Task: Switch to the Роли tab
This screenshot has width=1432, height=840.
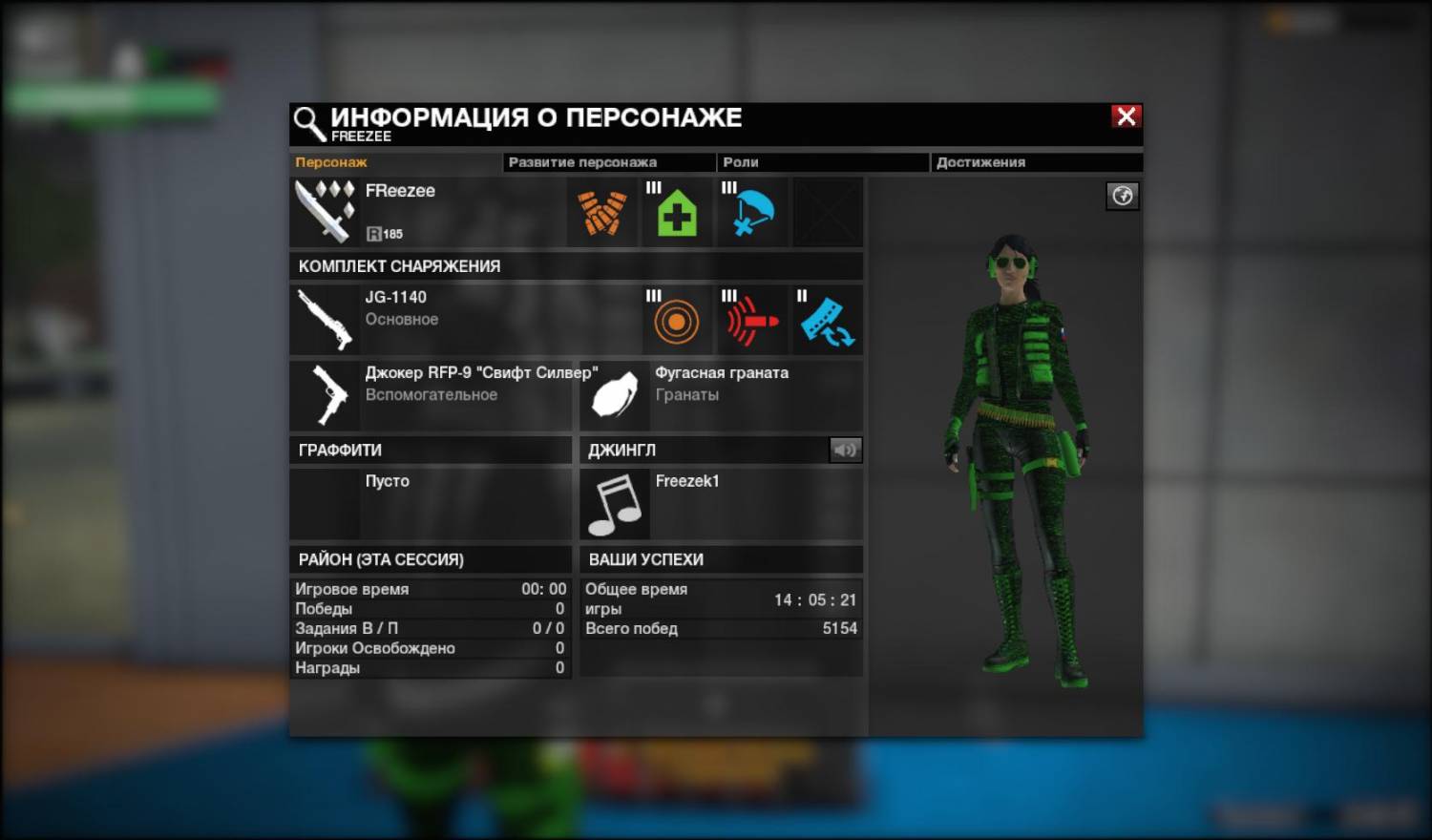Action: [741, 162]
